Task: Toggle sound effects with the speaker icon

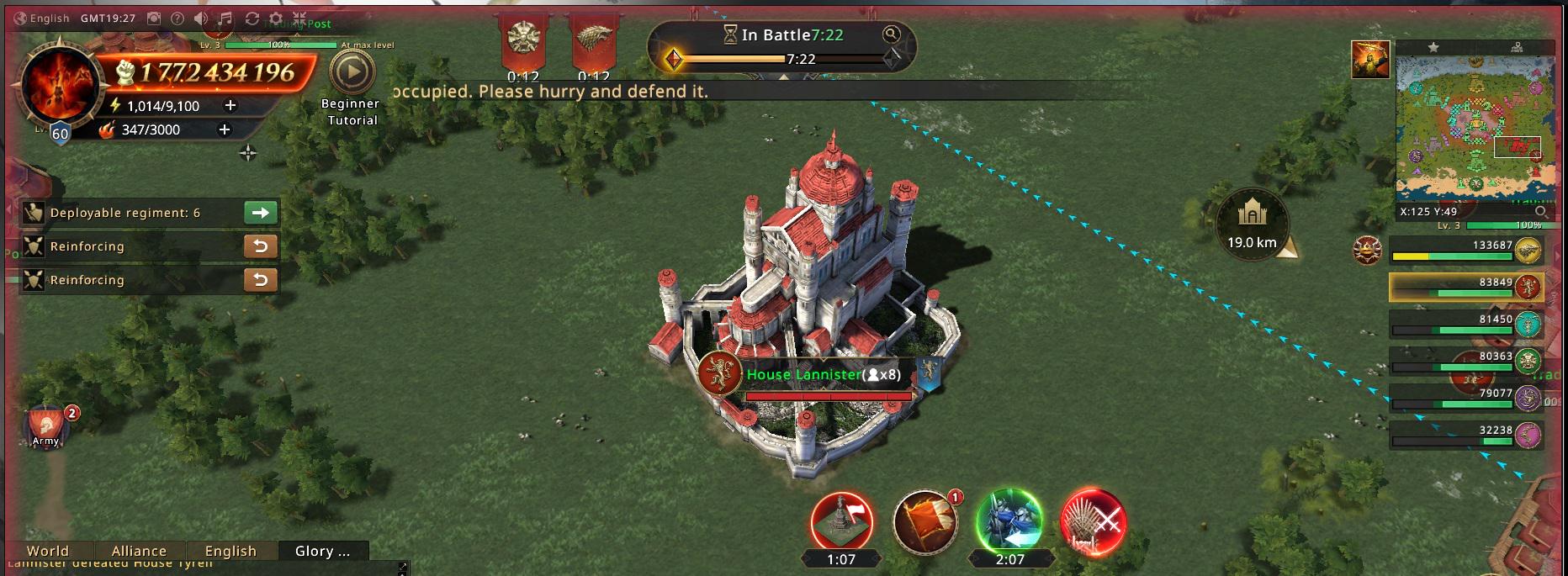Action: click(201, 18)
